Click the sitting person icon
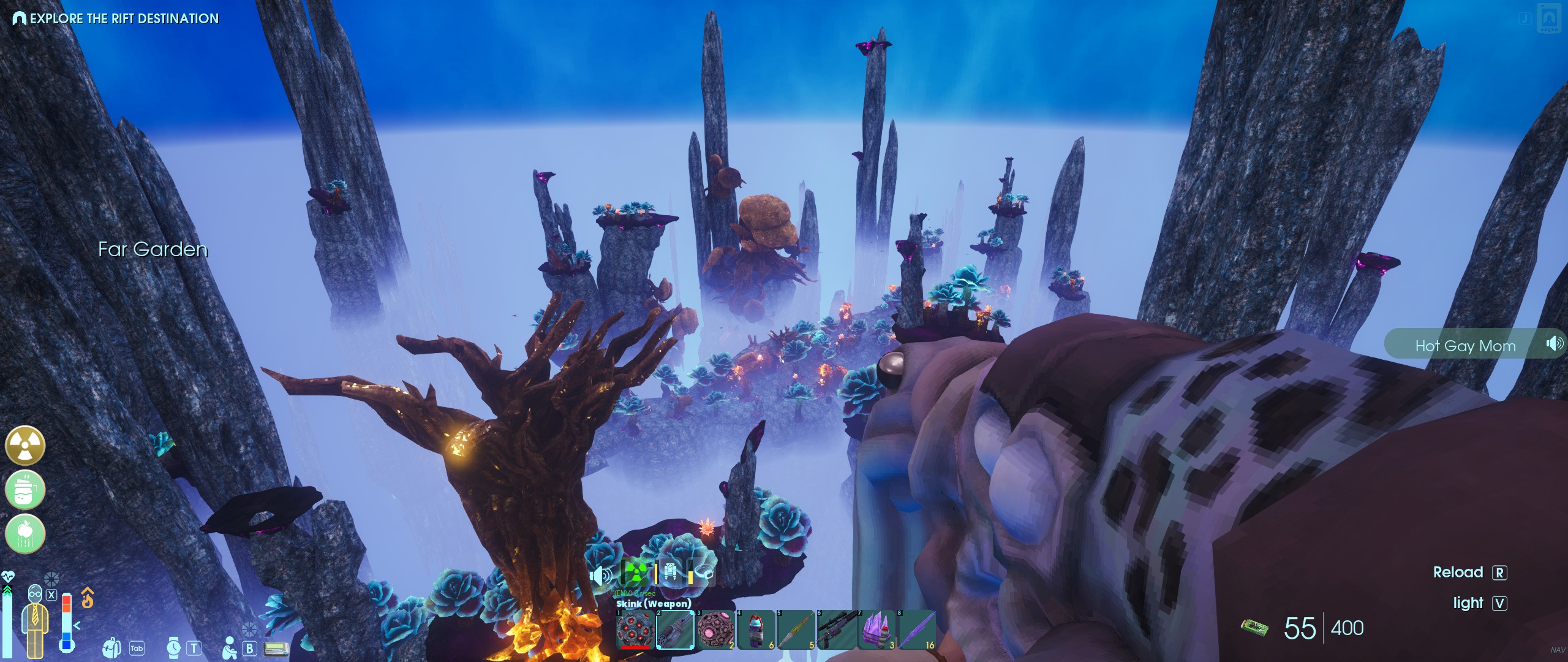The width and height of the screenshot is (1568, 662). pyautogui.click(x=230, y=647)
